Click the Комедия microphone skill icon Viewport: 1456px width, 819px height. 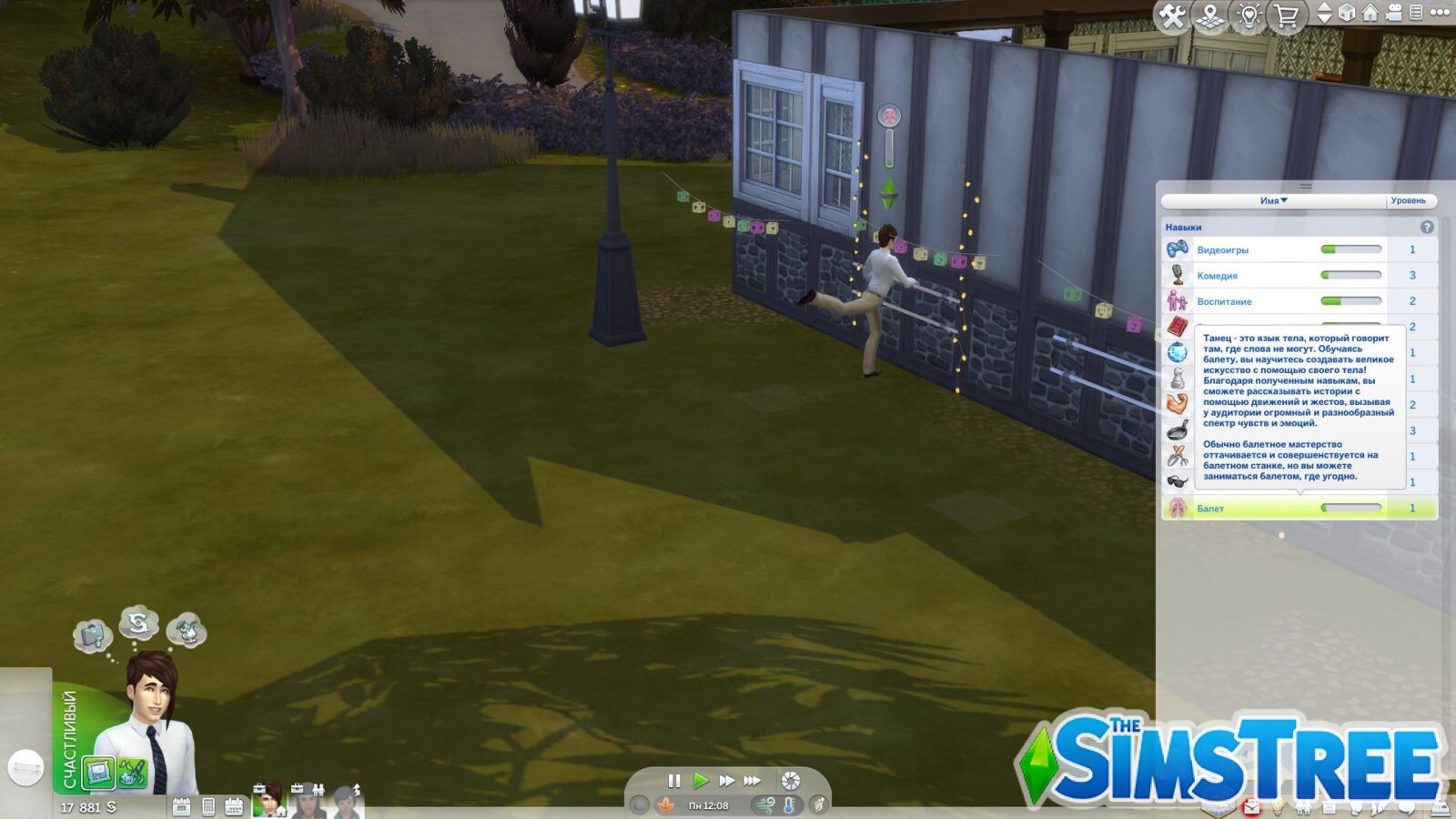click(1178, 273)
